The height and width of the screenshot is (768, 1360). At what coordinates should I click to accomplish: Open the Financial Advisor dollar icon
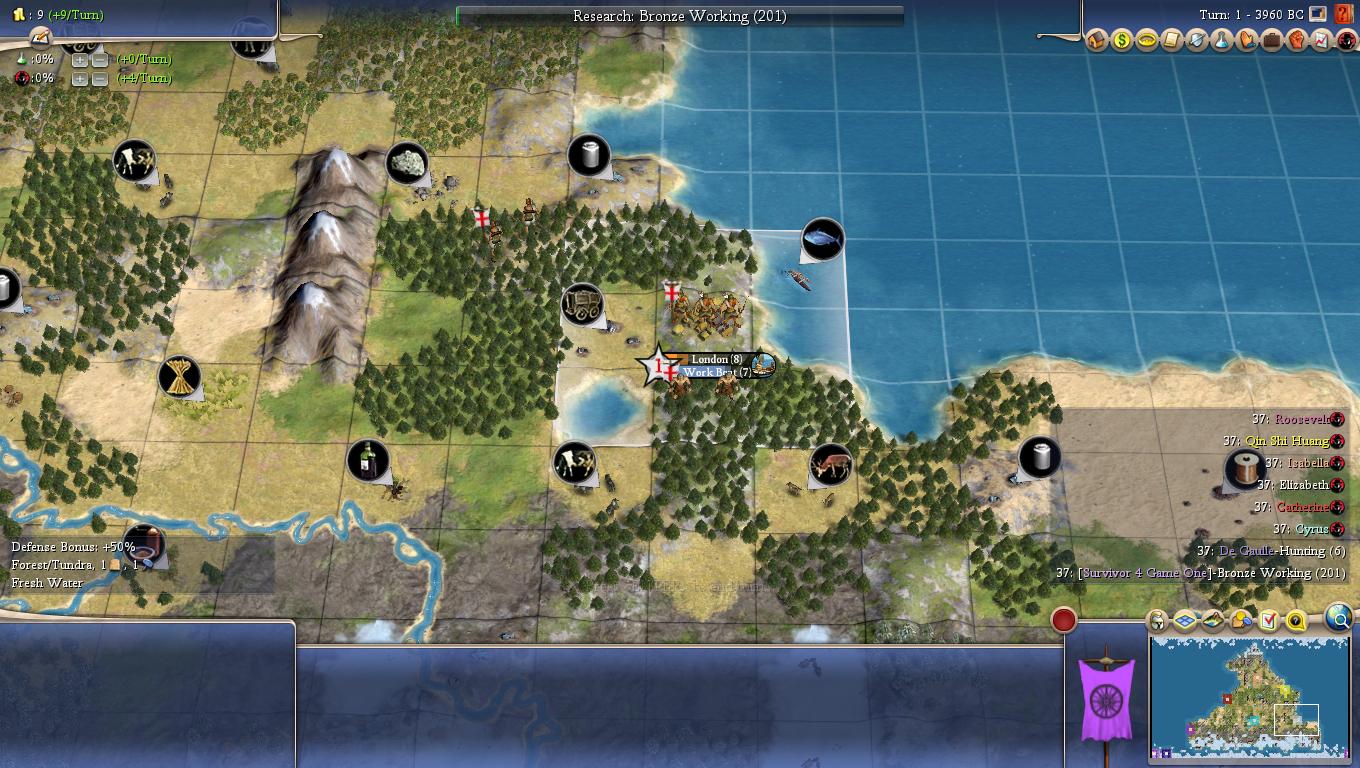tap(1122, 41)
